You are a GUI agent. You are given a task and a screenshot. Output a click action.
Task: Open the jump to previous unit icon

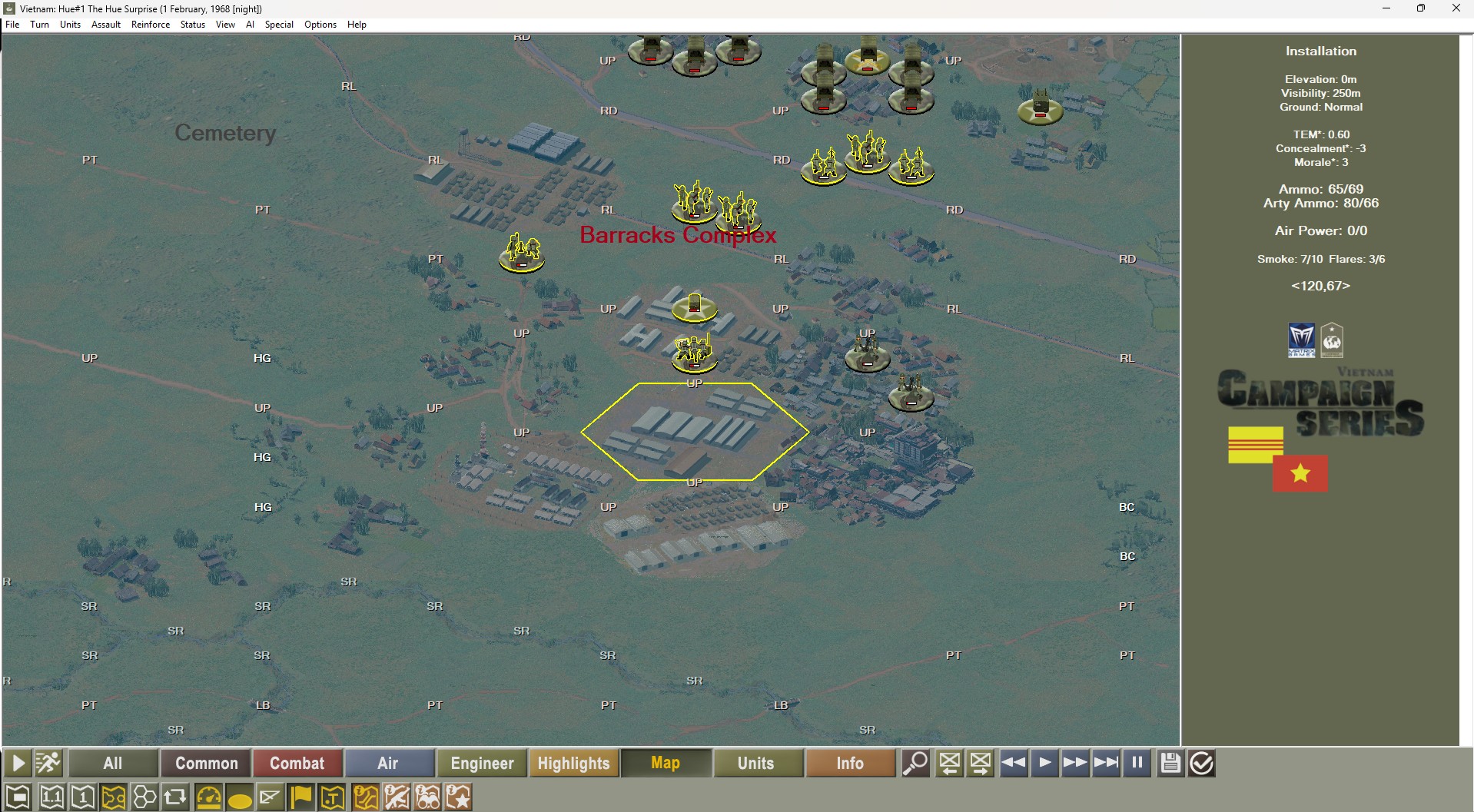click(x=950, y=763)
